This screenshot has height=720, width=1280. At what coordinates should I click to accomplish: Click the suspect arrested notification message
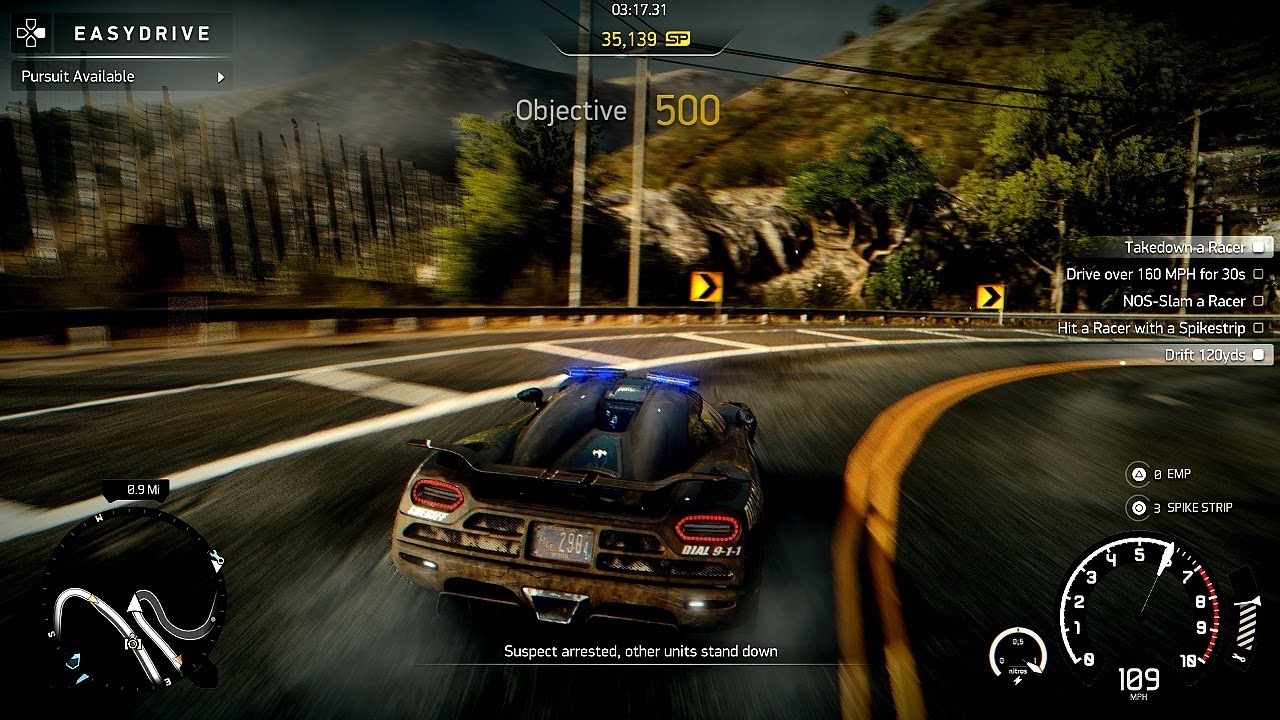pyautogui.click(x=639, y=650)
